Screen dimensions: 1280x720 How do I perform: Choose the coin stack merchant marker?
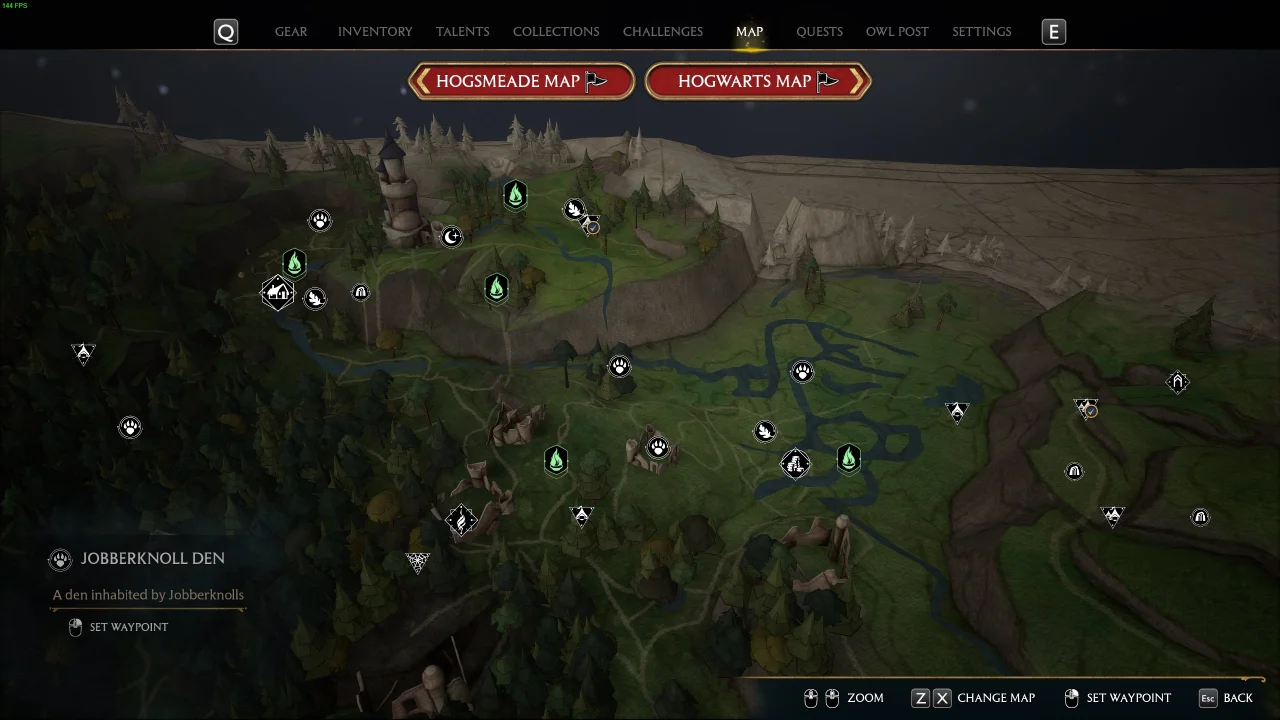click(795, 463)
